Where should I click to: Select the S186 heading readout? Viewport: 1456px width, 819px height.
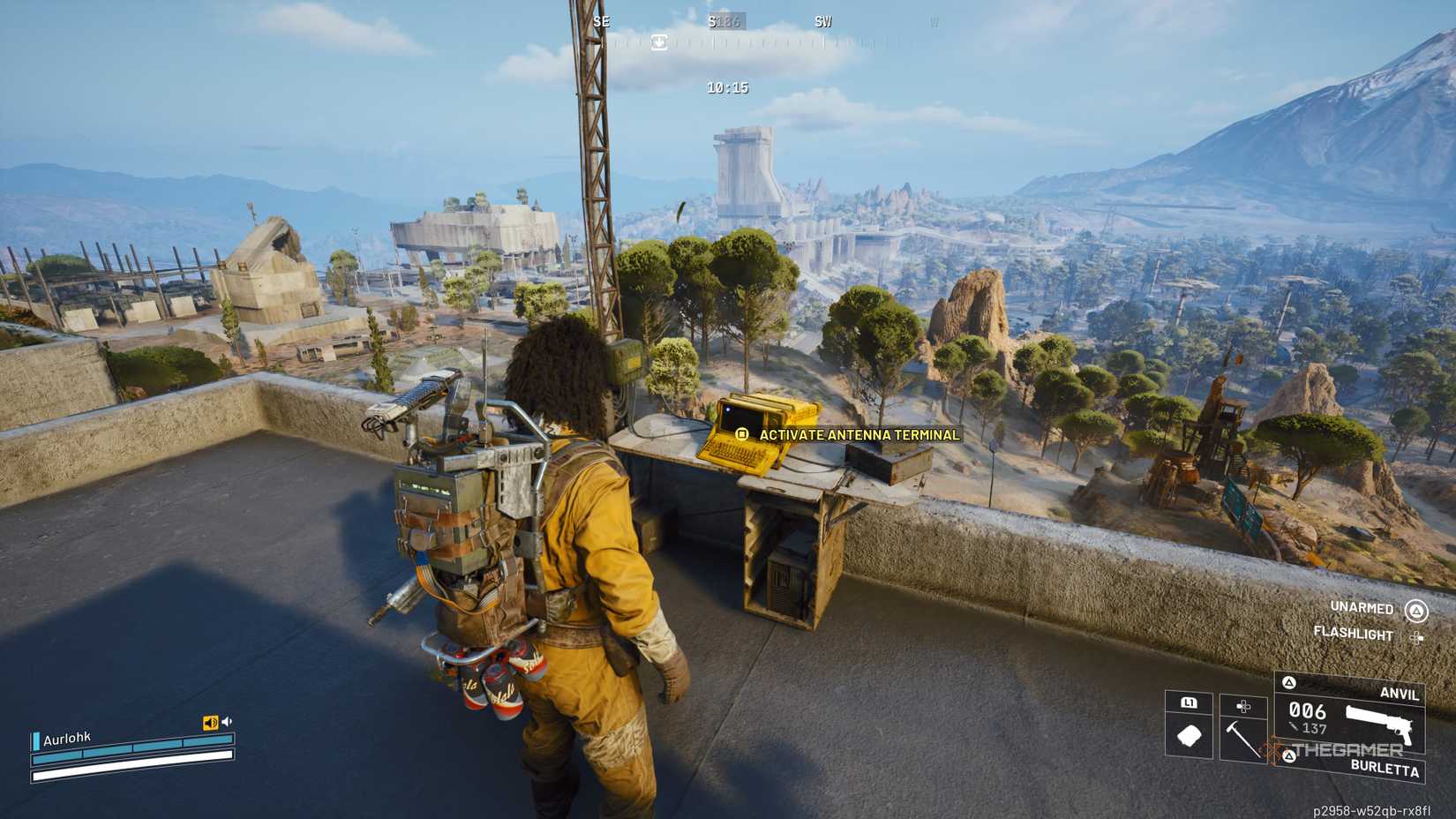coord(724,20)
